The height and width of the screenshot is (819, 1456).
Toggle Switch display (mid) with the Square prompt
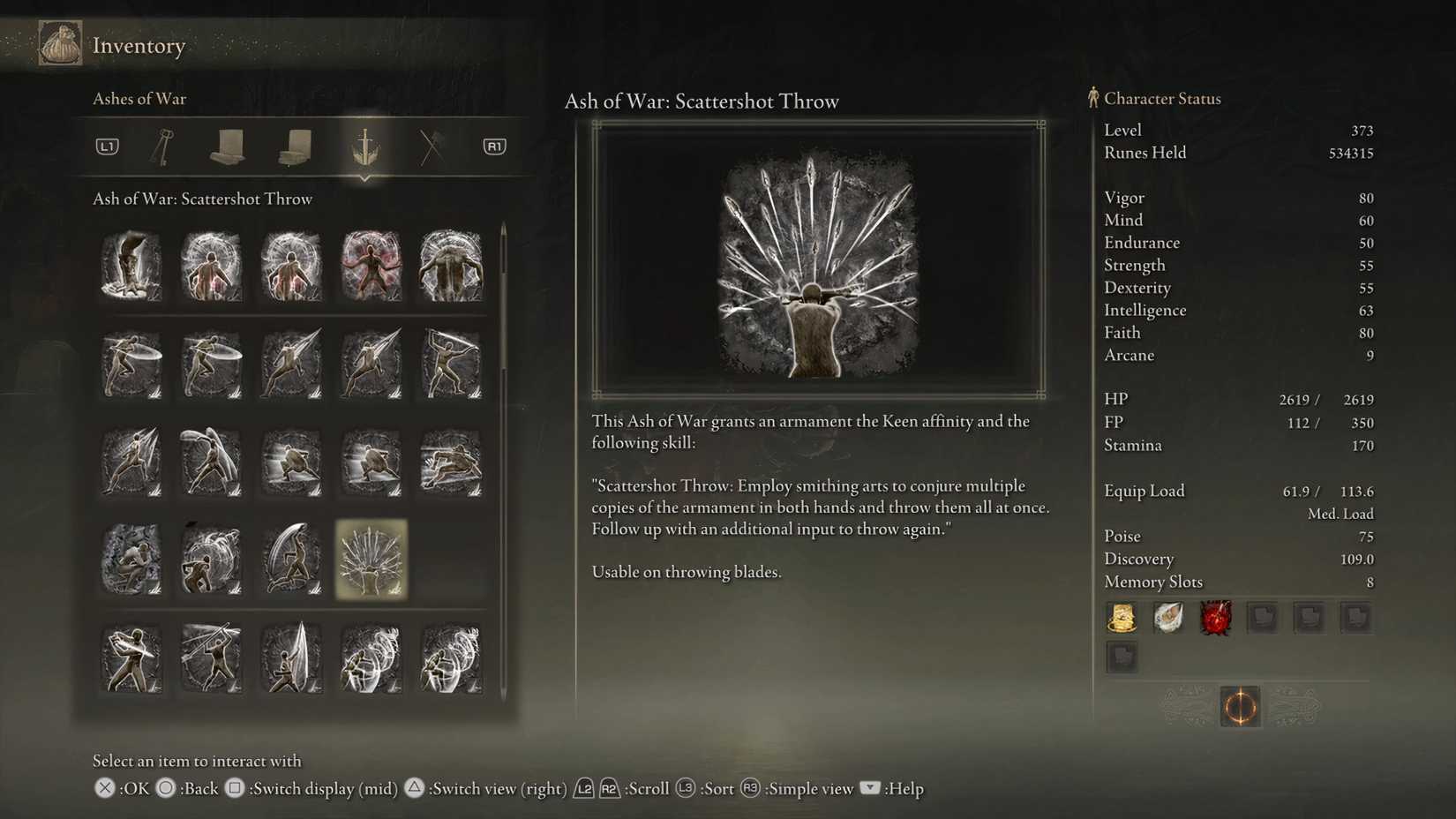[235, 788]
